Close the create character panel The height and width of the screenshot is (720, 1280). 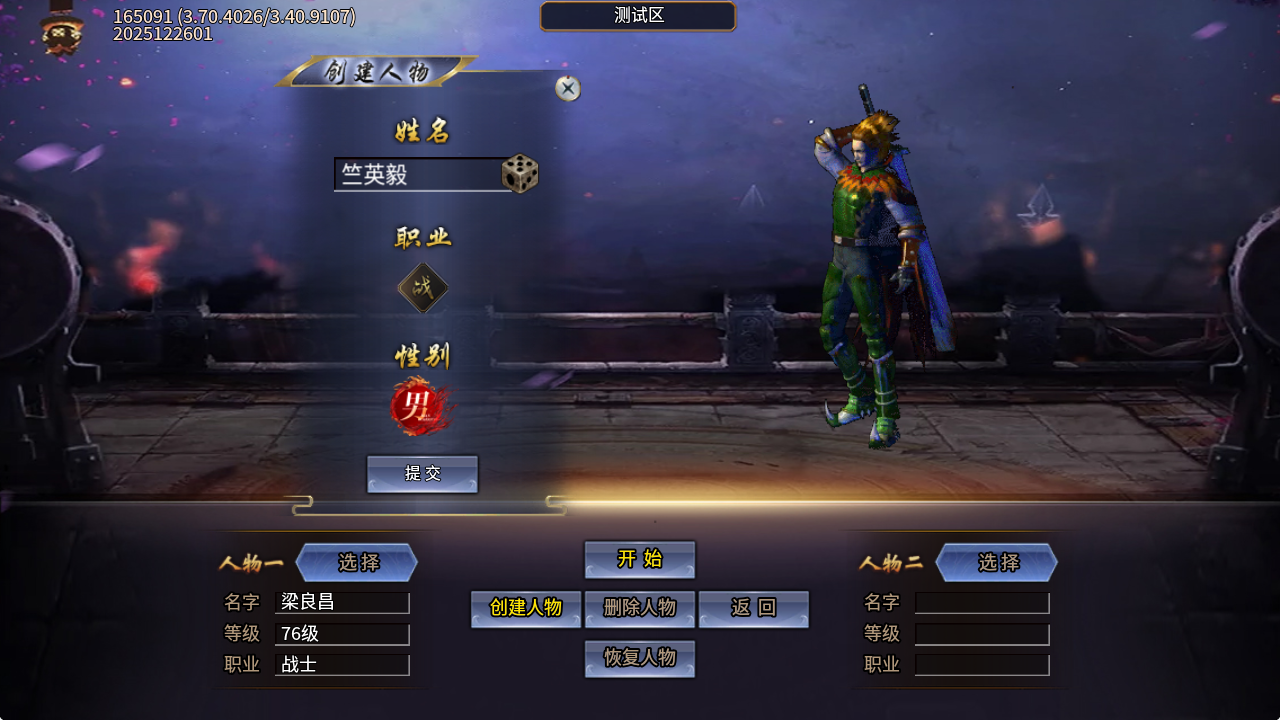(x=568, y=89)
